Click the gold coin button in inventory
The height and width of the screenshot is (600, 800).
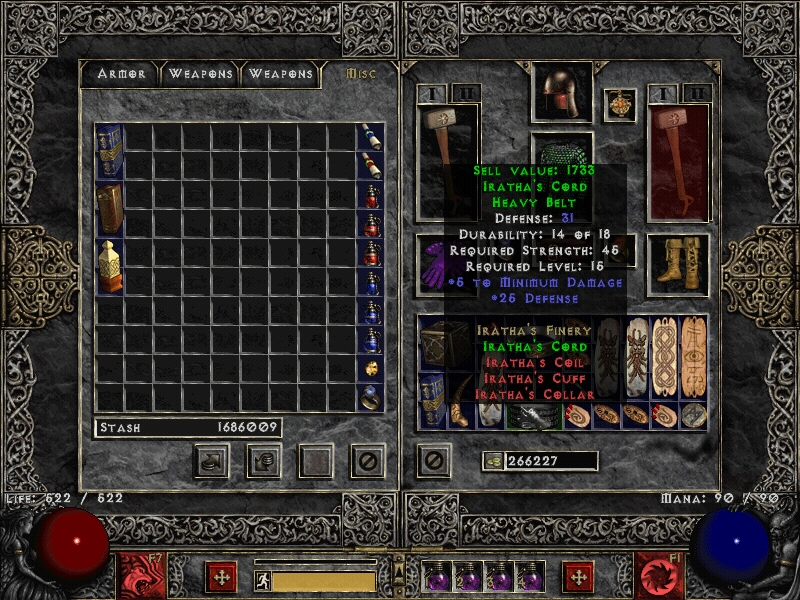point(490,461)
